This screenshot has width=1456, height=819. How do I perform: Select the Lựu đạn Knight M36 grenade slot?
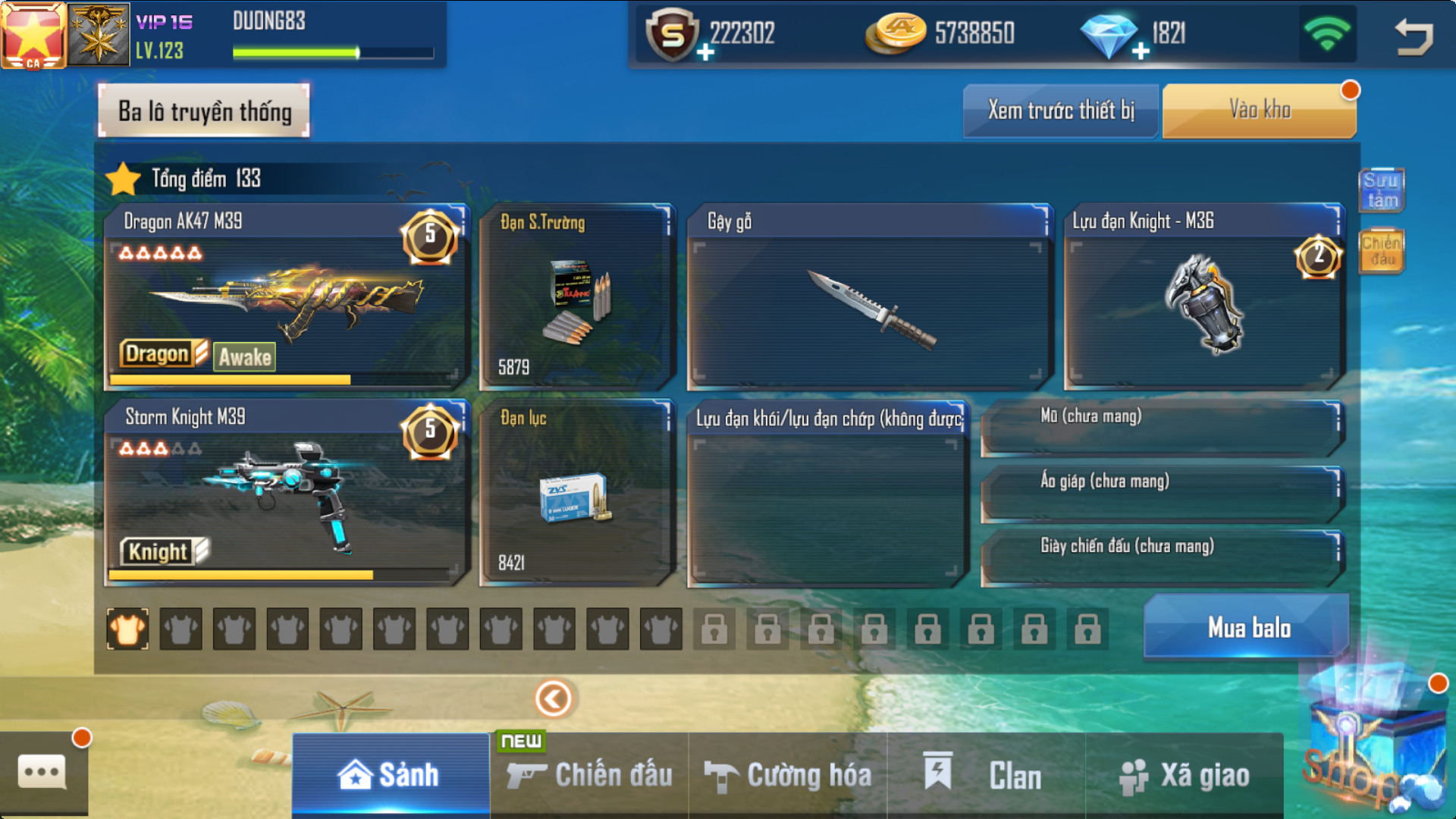click(1203, 297)
